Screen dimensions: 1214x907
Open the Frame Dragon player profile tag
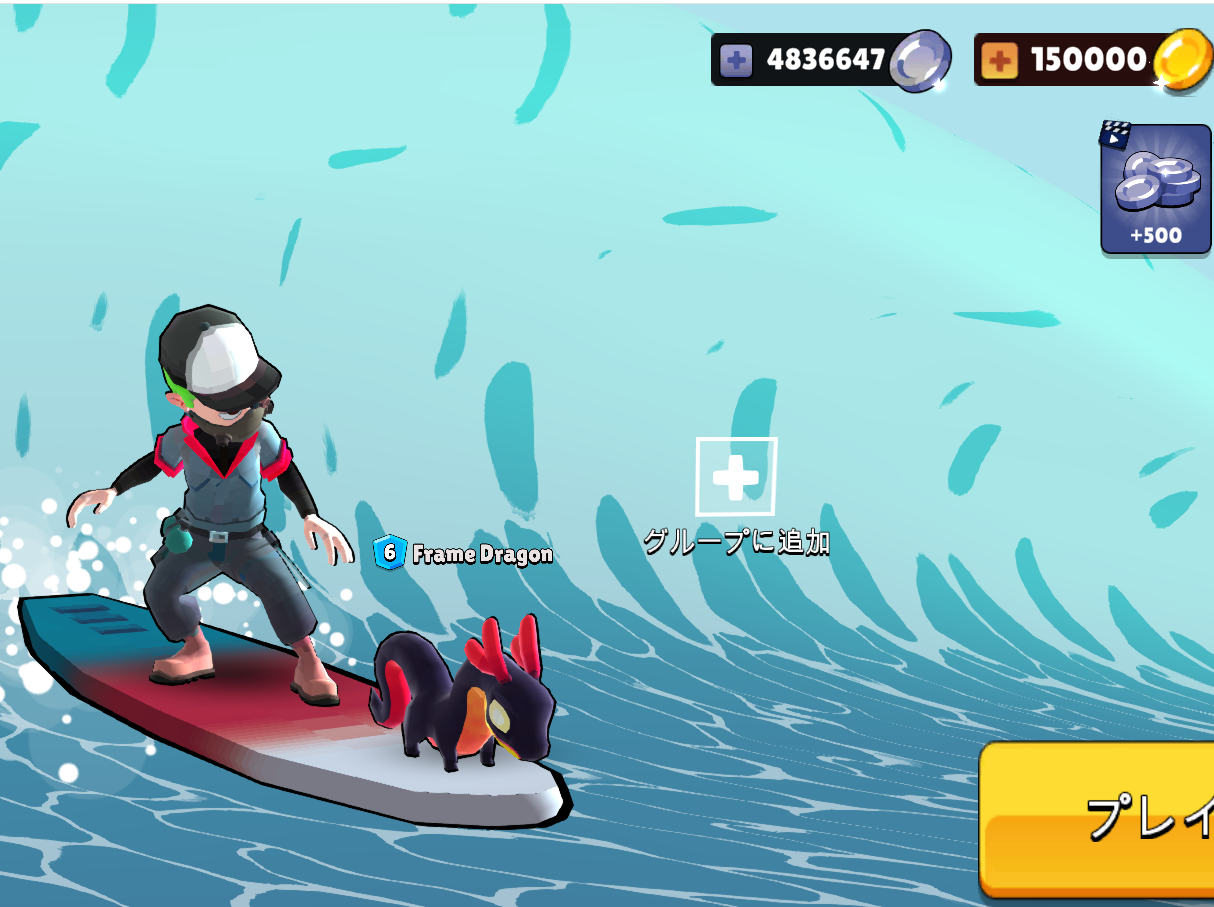point(463,553)
